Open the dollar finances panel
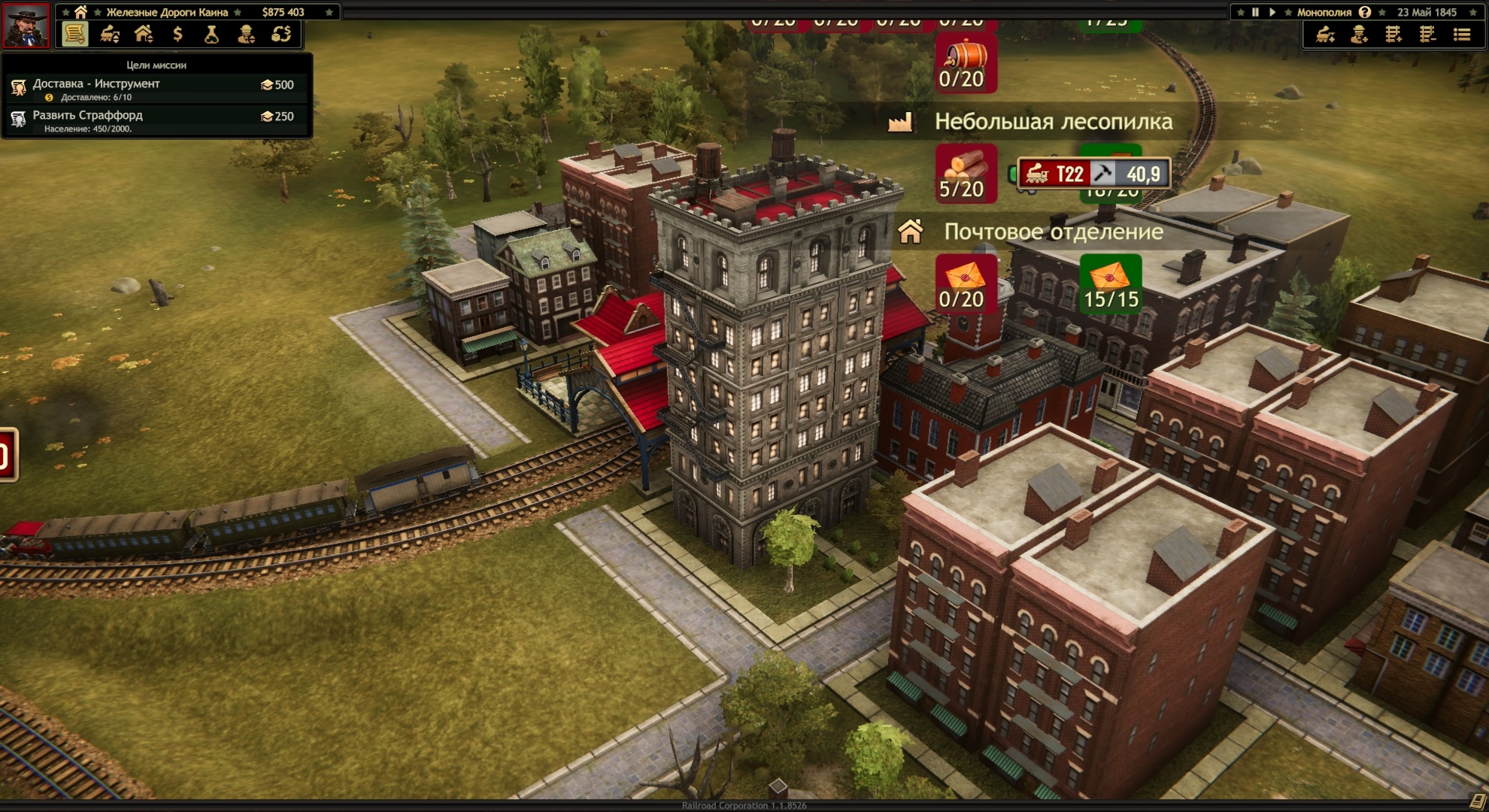 point(177,35)
